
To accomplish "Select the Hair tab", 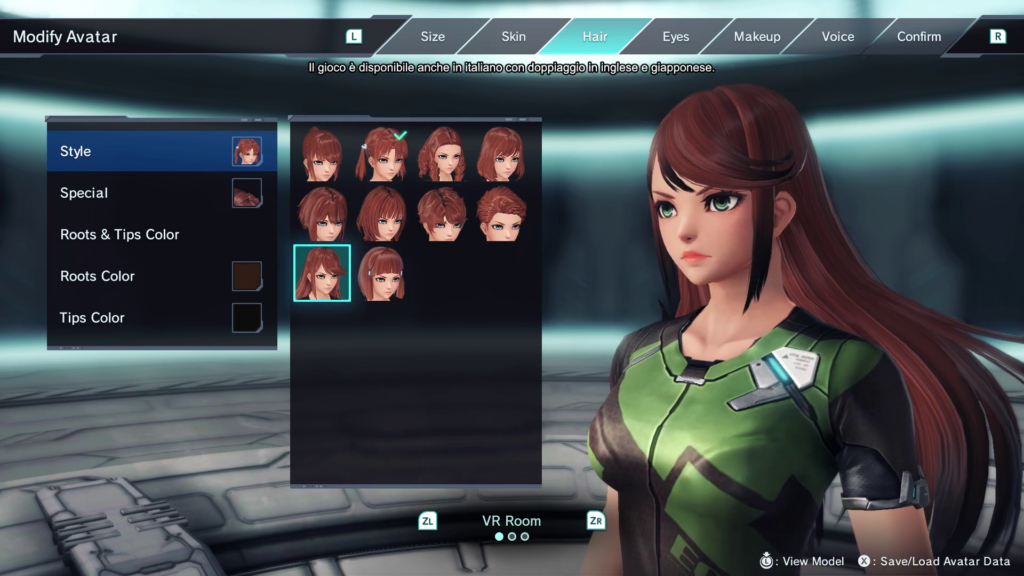I will click(595, 37).
